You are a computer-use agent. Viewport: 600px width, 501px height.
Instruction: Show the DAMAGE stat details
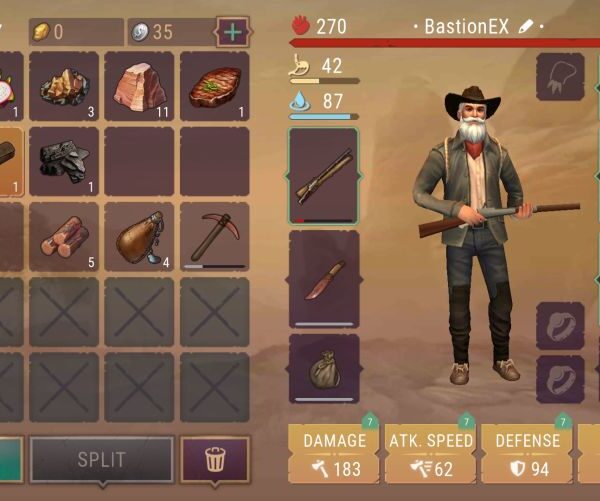334,454
